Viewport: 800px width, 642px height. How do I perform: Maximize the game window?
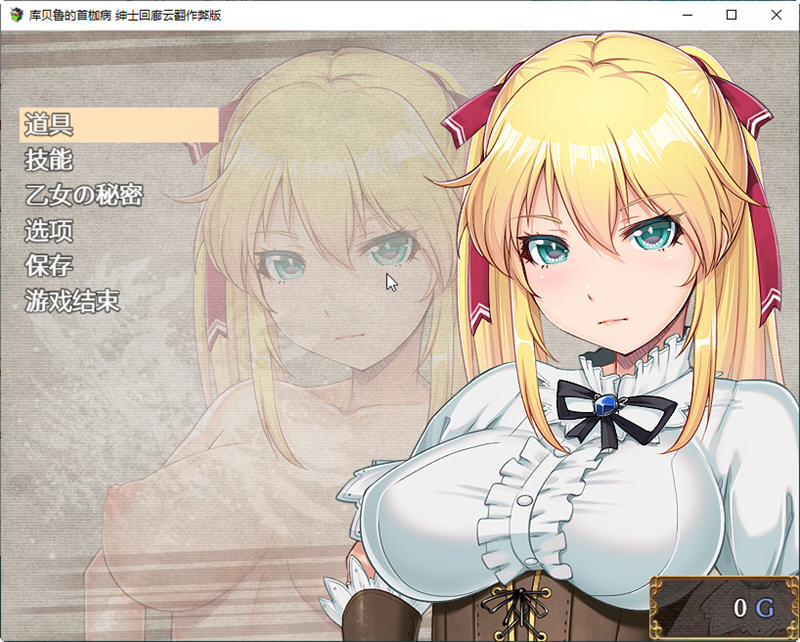(731, 15)
